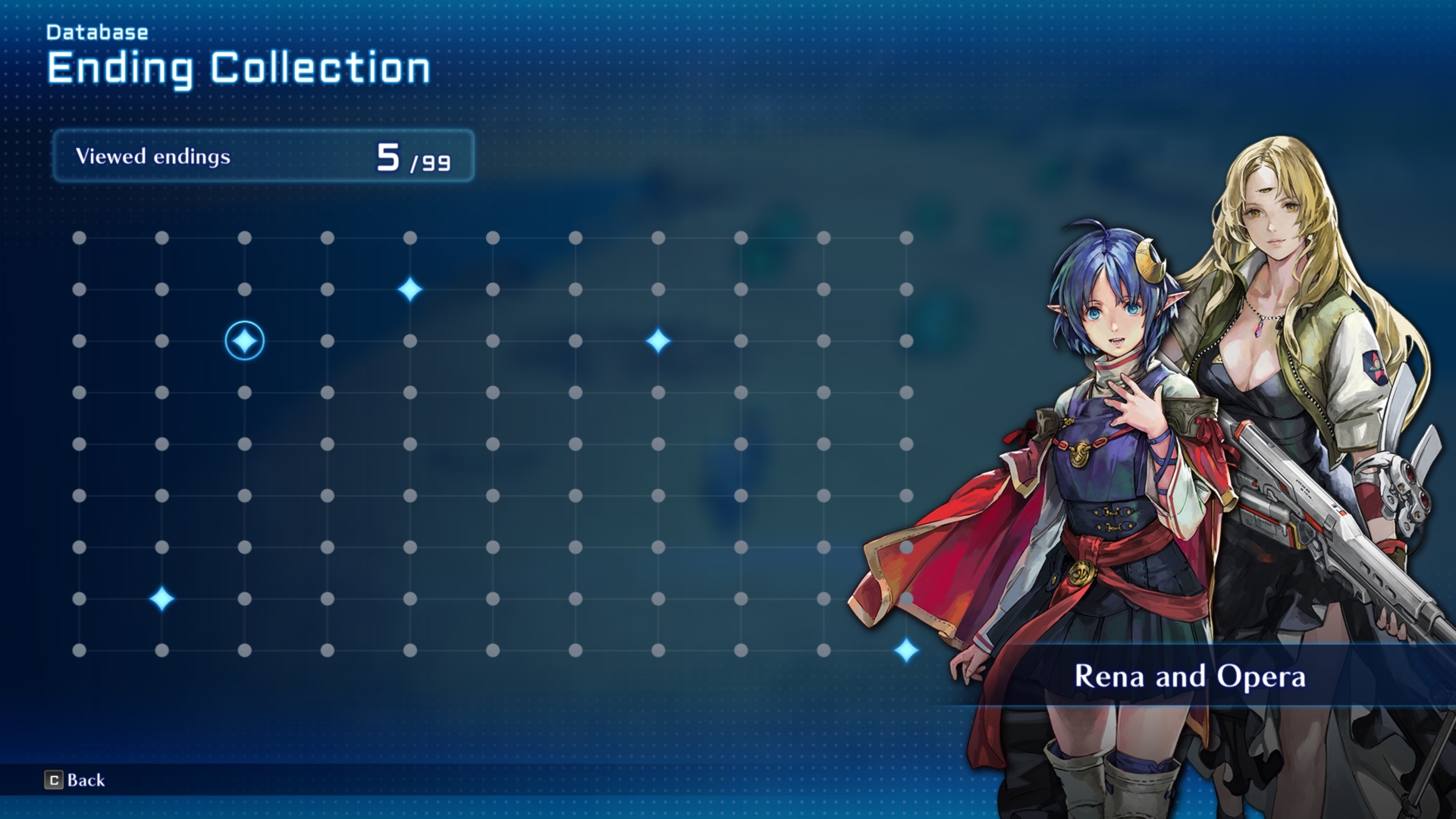
Task: Switch to the Ending Collection title header
Action: point(238,68)
